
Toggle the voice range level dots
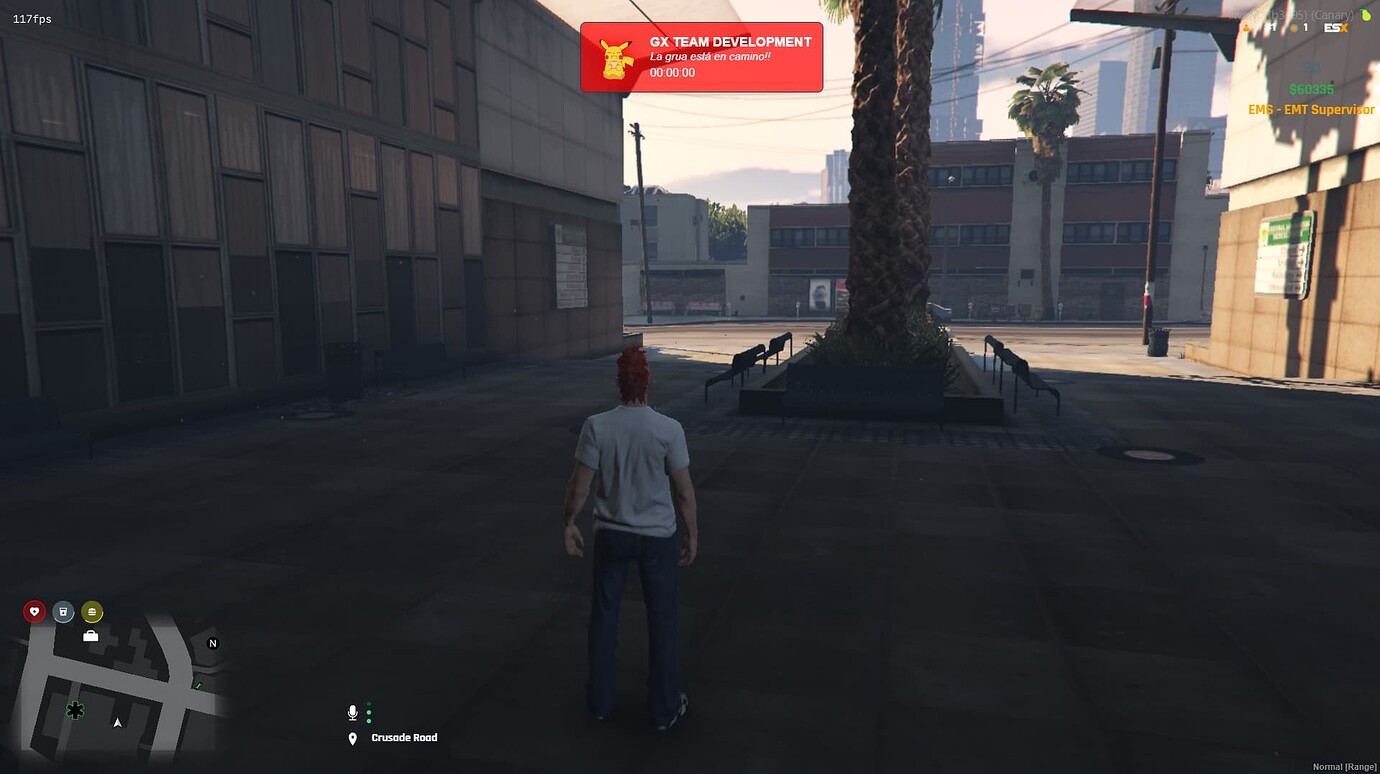coord(368,712)
